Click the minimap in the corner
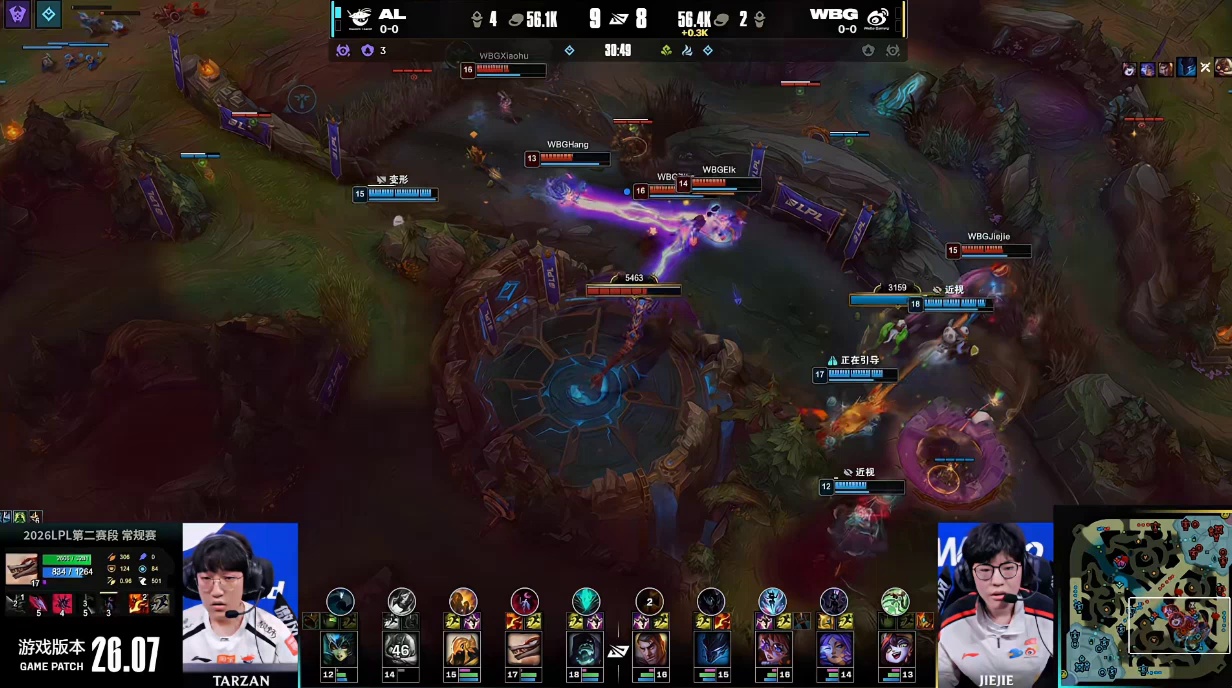The image size is (1232, 688). pyautogui.click(x=1145, y=599)
